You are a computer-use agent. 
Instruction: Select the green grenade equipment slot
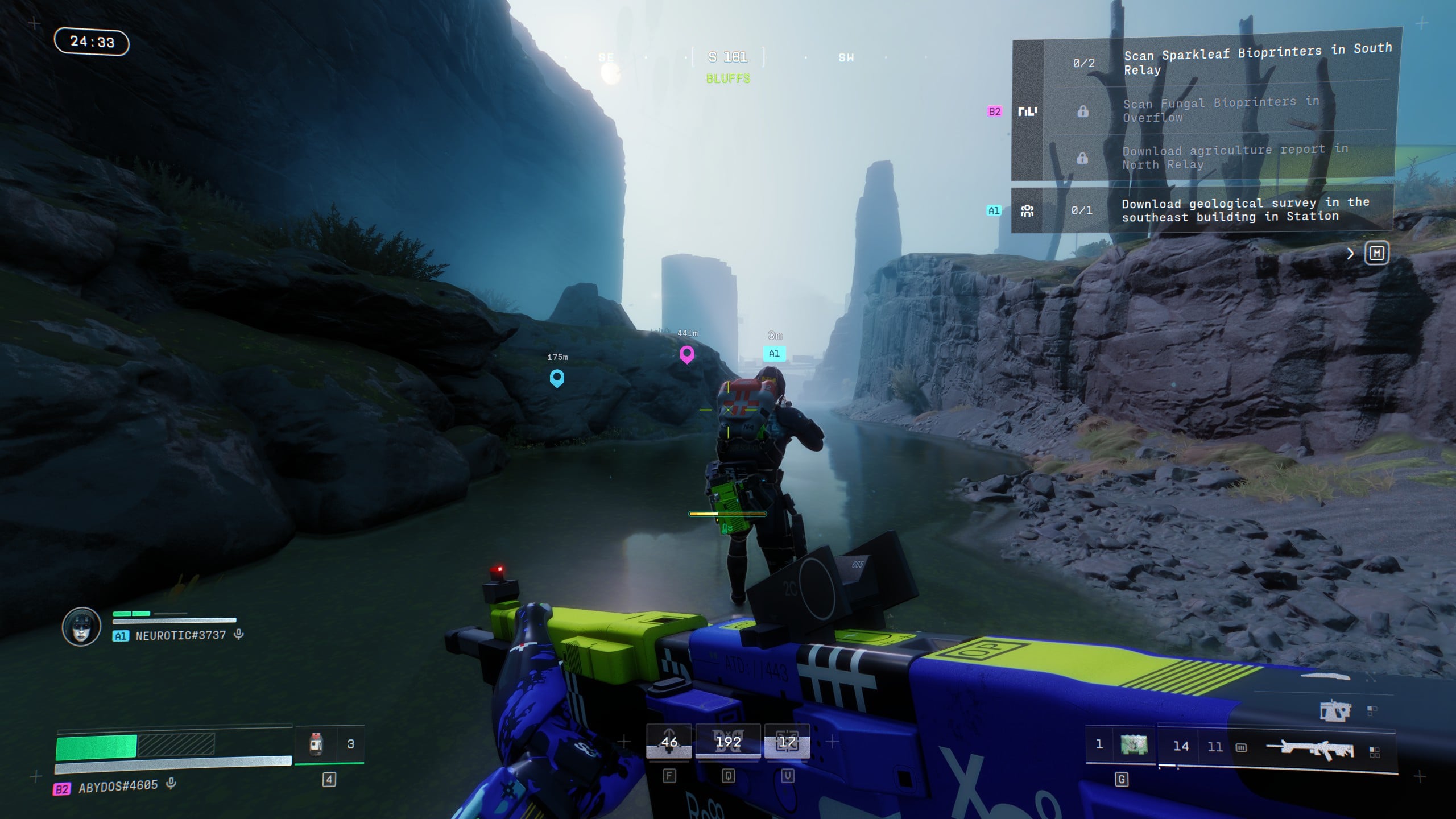coord(1134,744)
